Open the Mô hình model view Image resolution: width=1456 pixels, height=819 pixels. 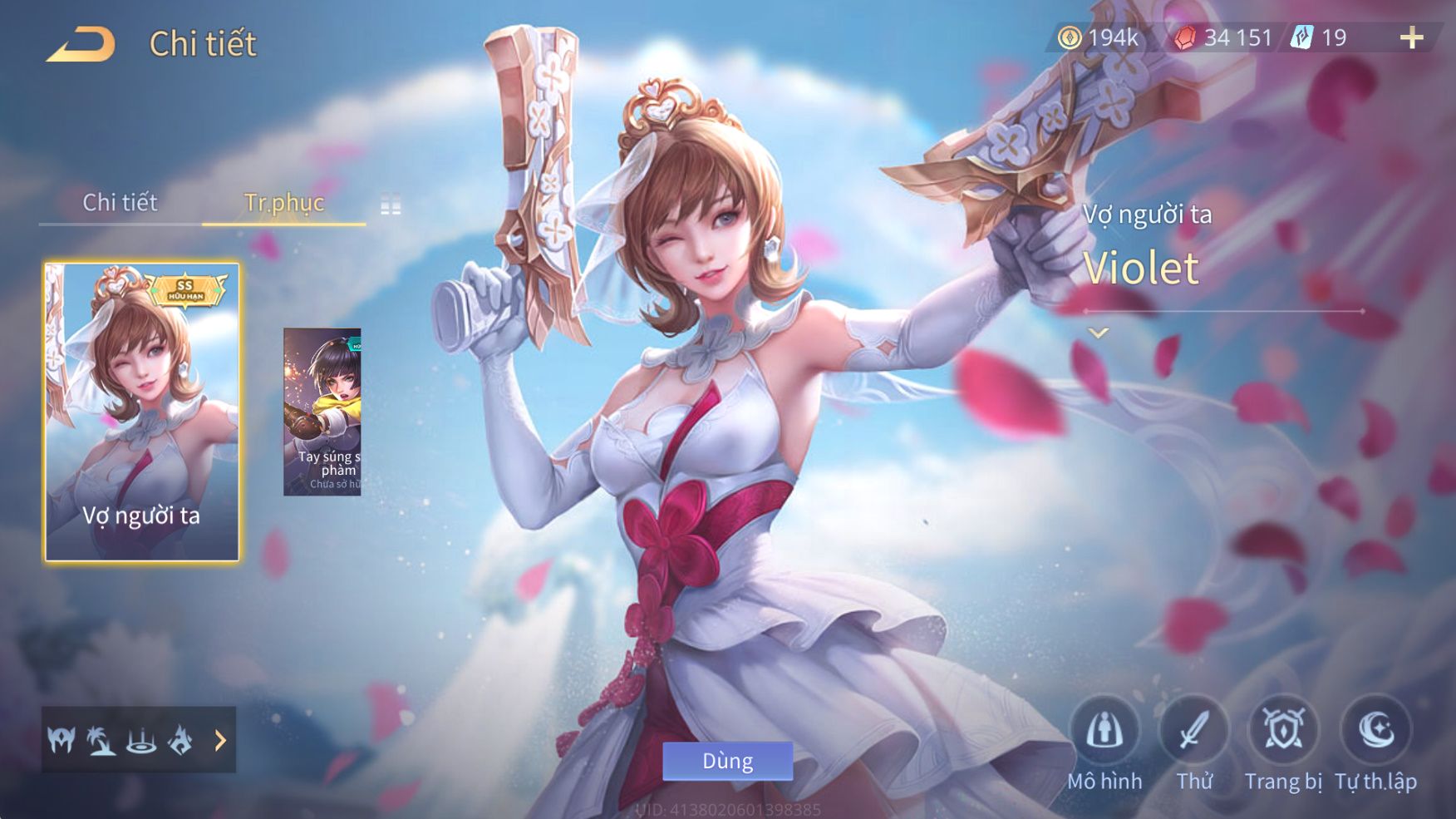point(1104,732)
